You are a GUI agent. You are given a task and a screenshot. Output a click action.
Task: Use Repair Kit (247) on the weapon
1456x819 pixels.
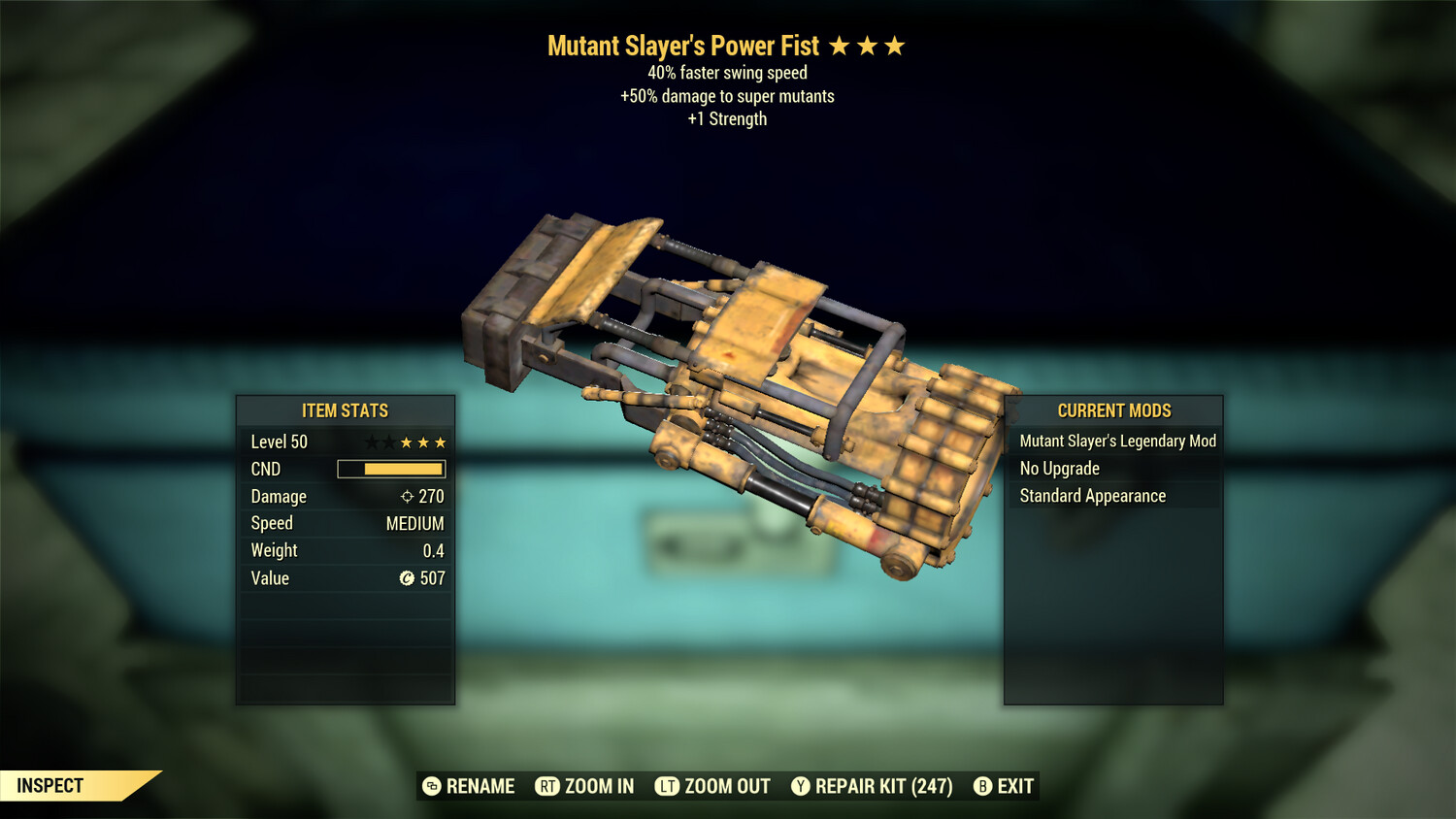[872, 786]
